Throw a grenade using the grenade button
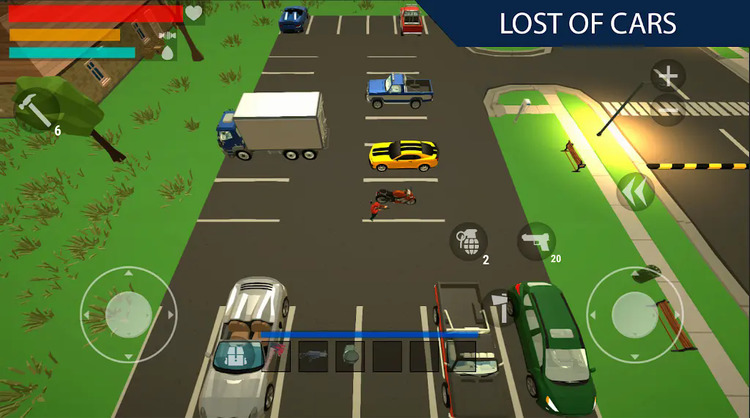This screenshot has height=418, width=750. (469, 240)
